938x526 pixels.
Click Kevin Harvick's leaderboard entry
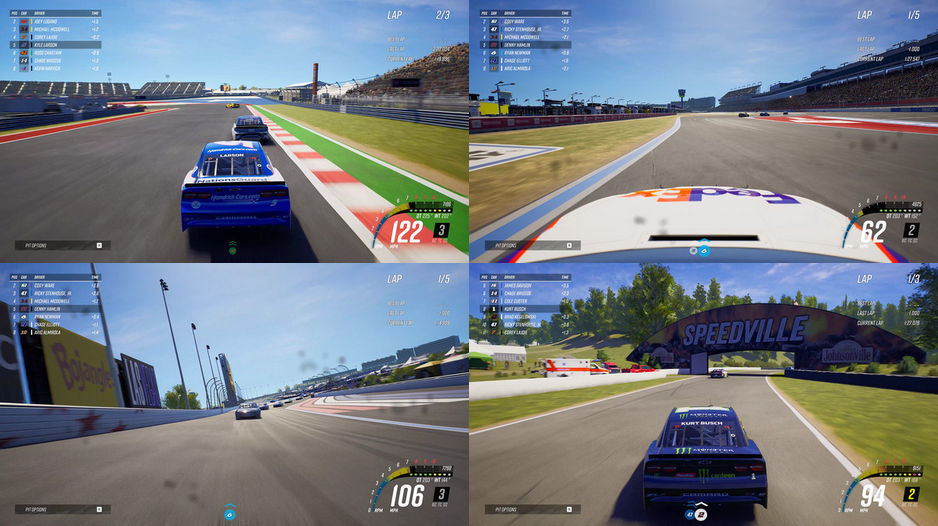(50, 69)
